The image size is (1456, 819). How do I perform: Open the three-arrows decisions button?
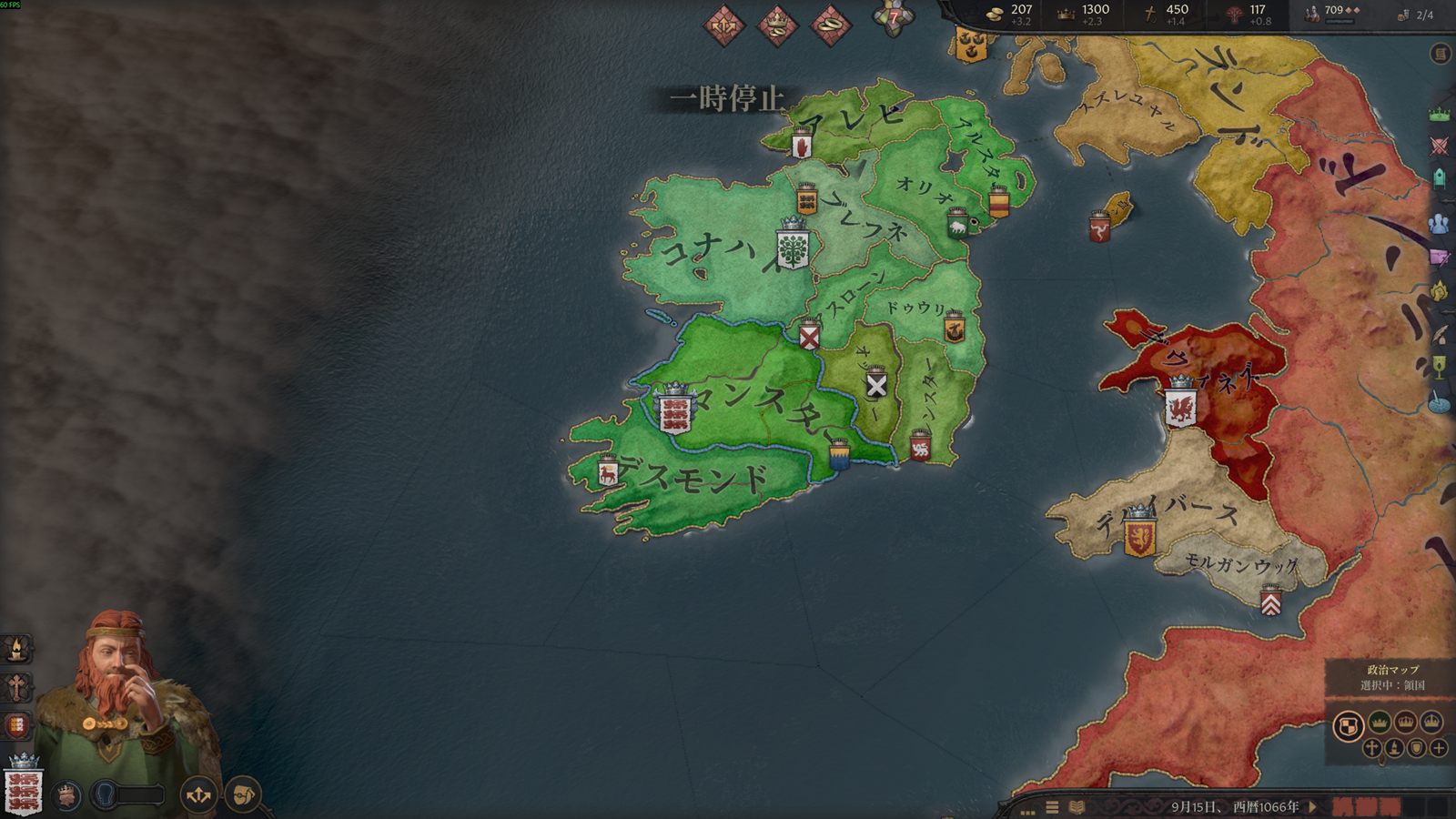coord(198,795)
